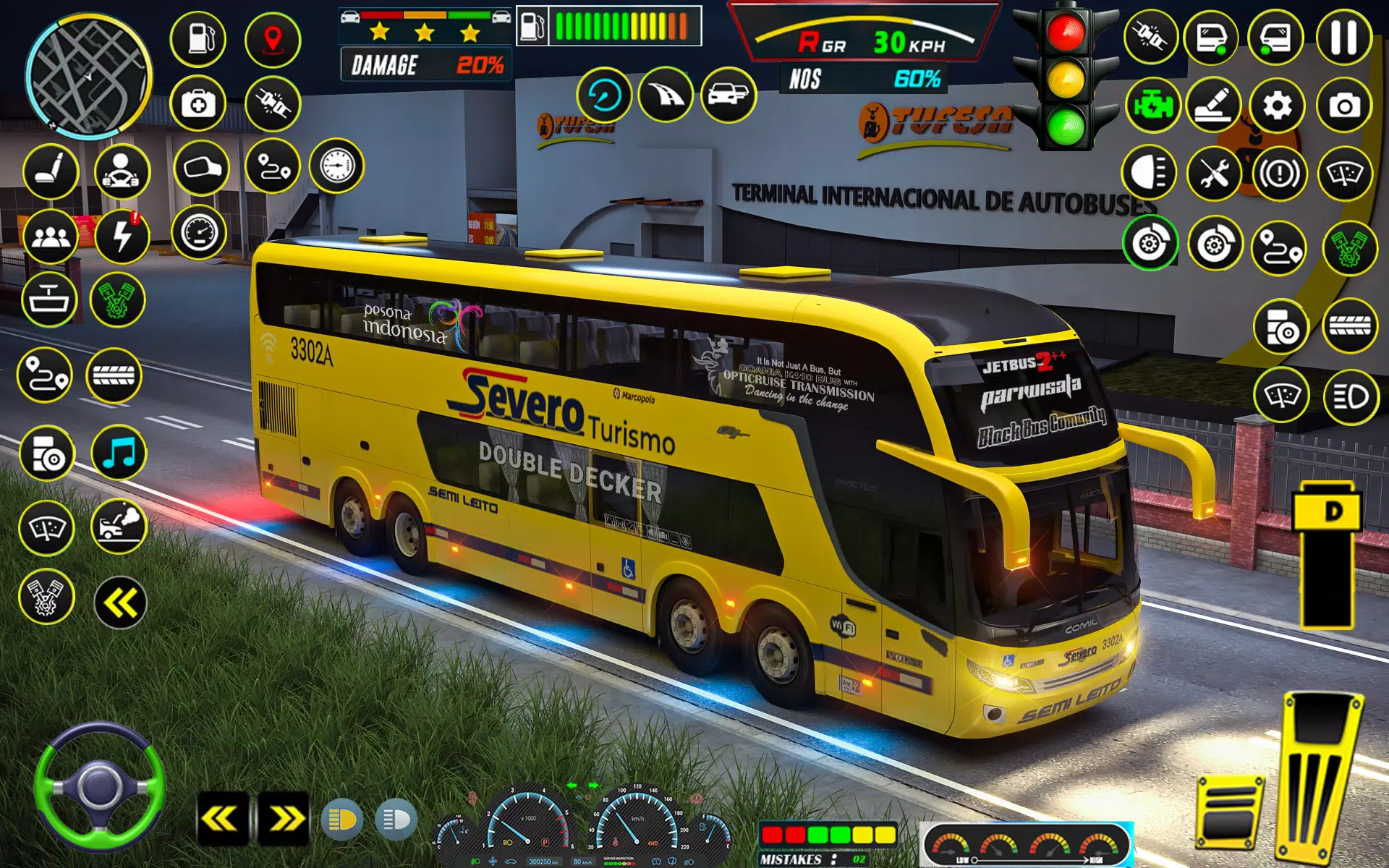Toggle the headlight icon beside the wiper
This screenshot has height=868, width=1389.
(1350, 396)
